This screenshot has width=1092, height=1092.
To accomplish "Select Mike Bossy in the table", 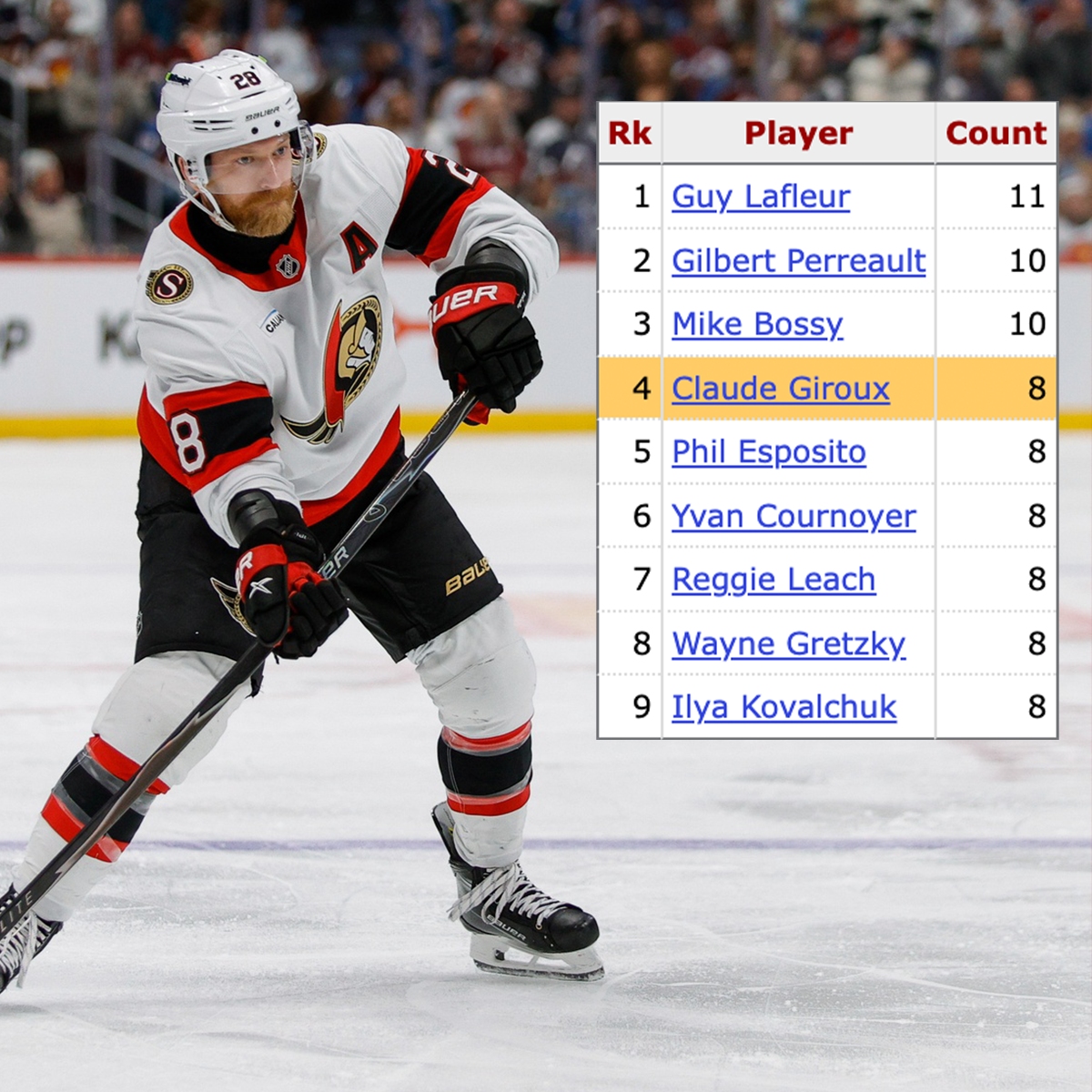I will pos(757,325).
